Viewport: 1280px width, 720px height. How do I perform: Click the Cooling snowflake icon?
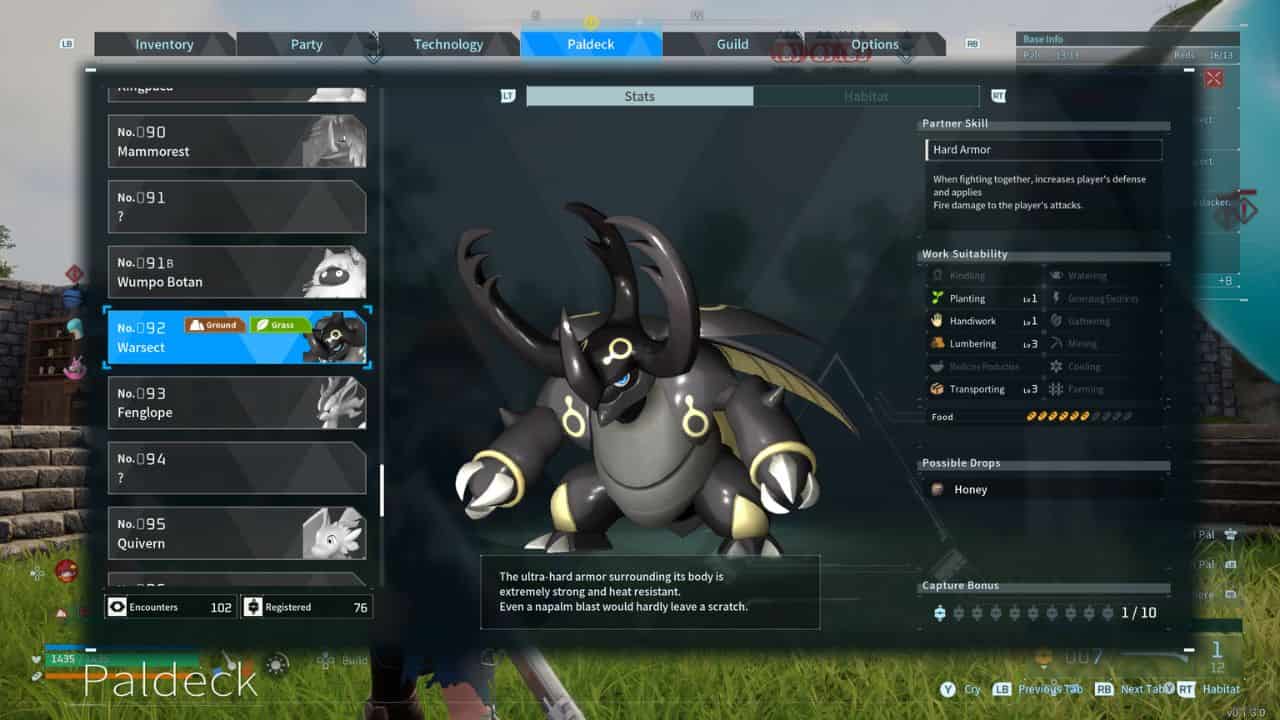pos(1058,366)
